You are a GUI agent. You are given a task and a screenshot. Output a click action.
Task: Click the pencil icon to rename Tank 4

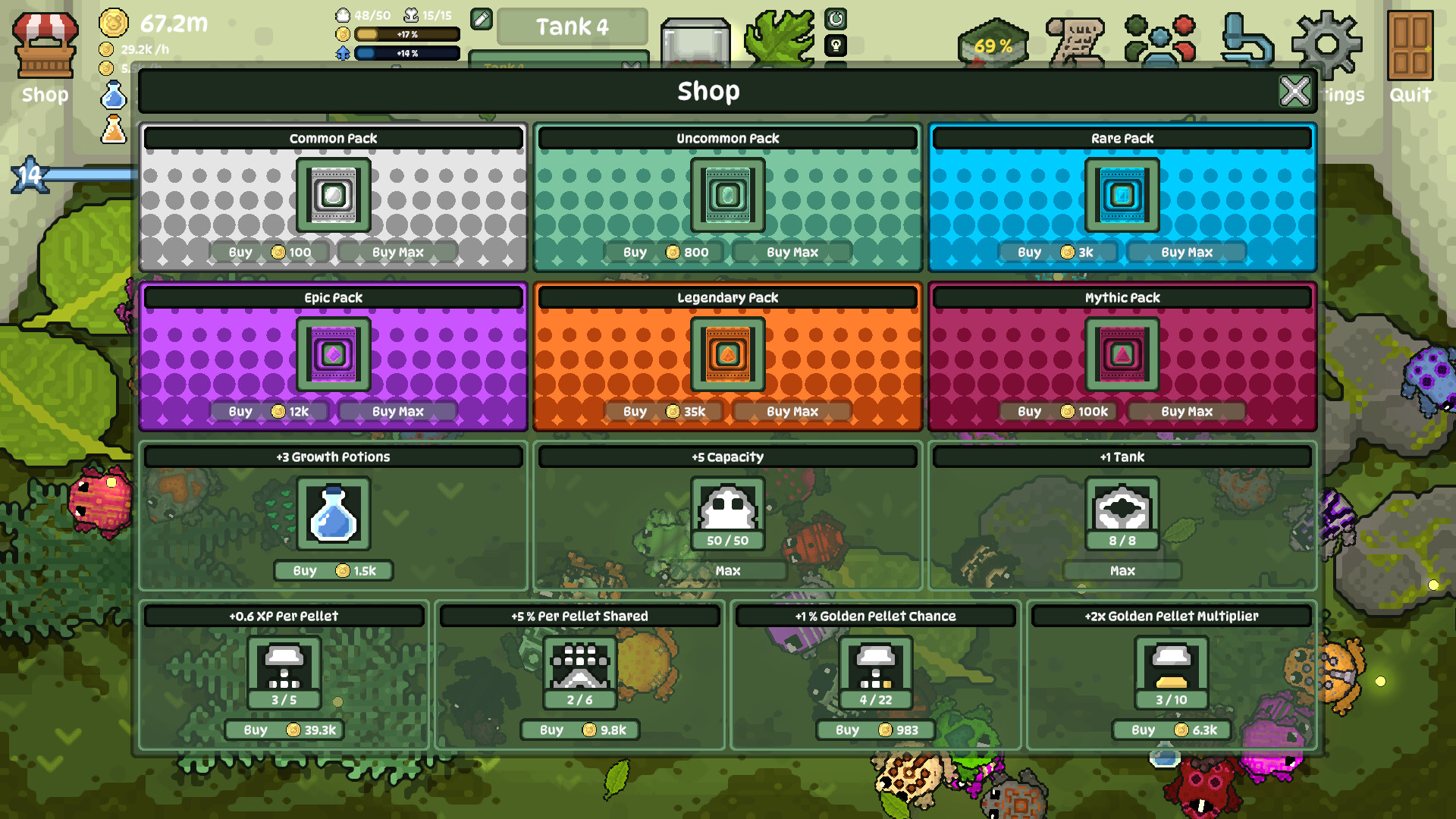[480, 20]
